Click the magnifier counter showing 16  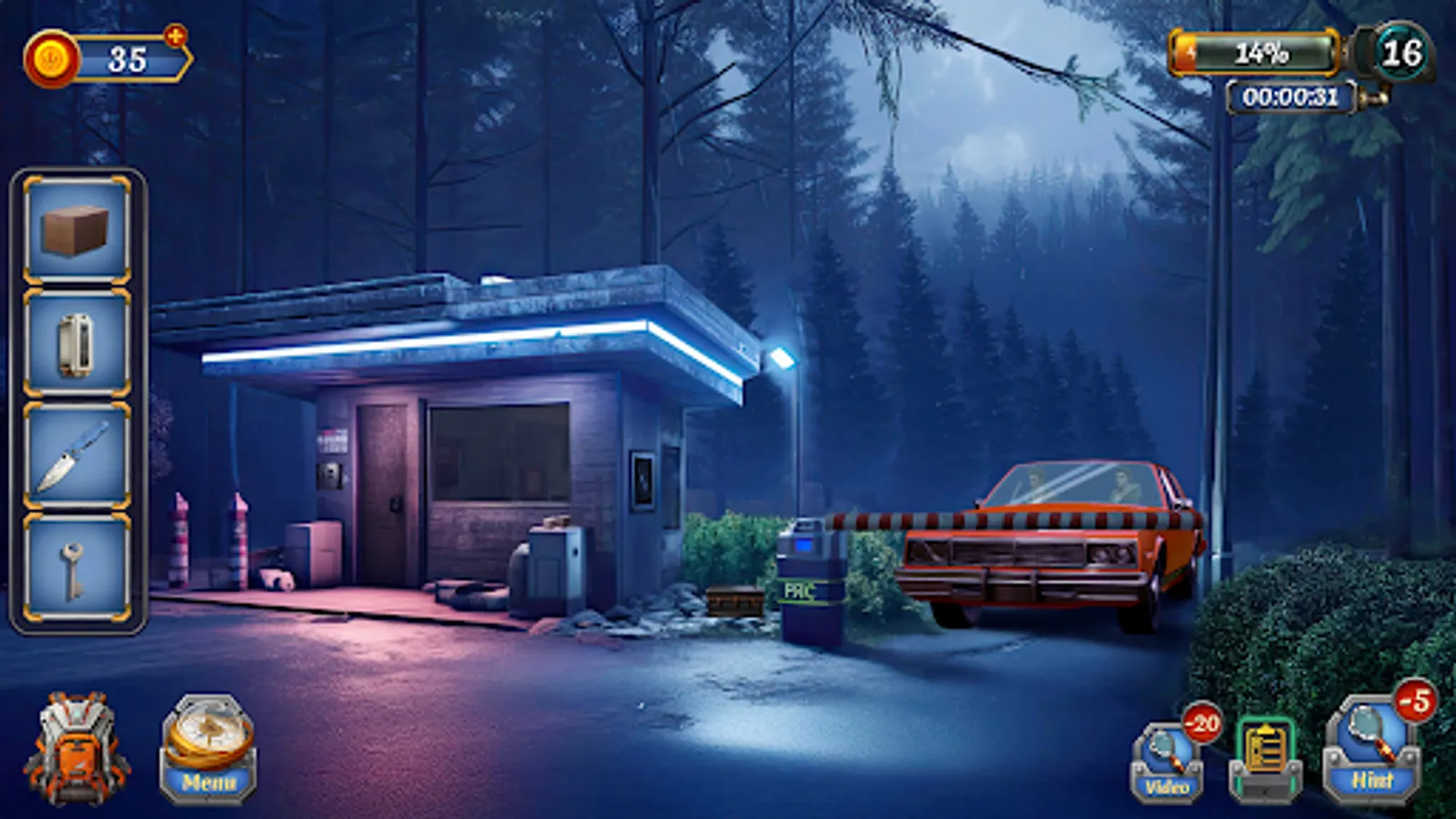(1406, 53)
